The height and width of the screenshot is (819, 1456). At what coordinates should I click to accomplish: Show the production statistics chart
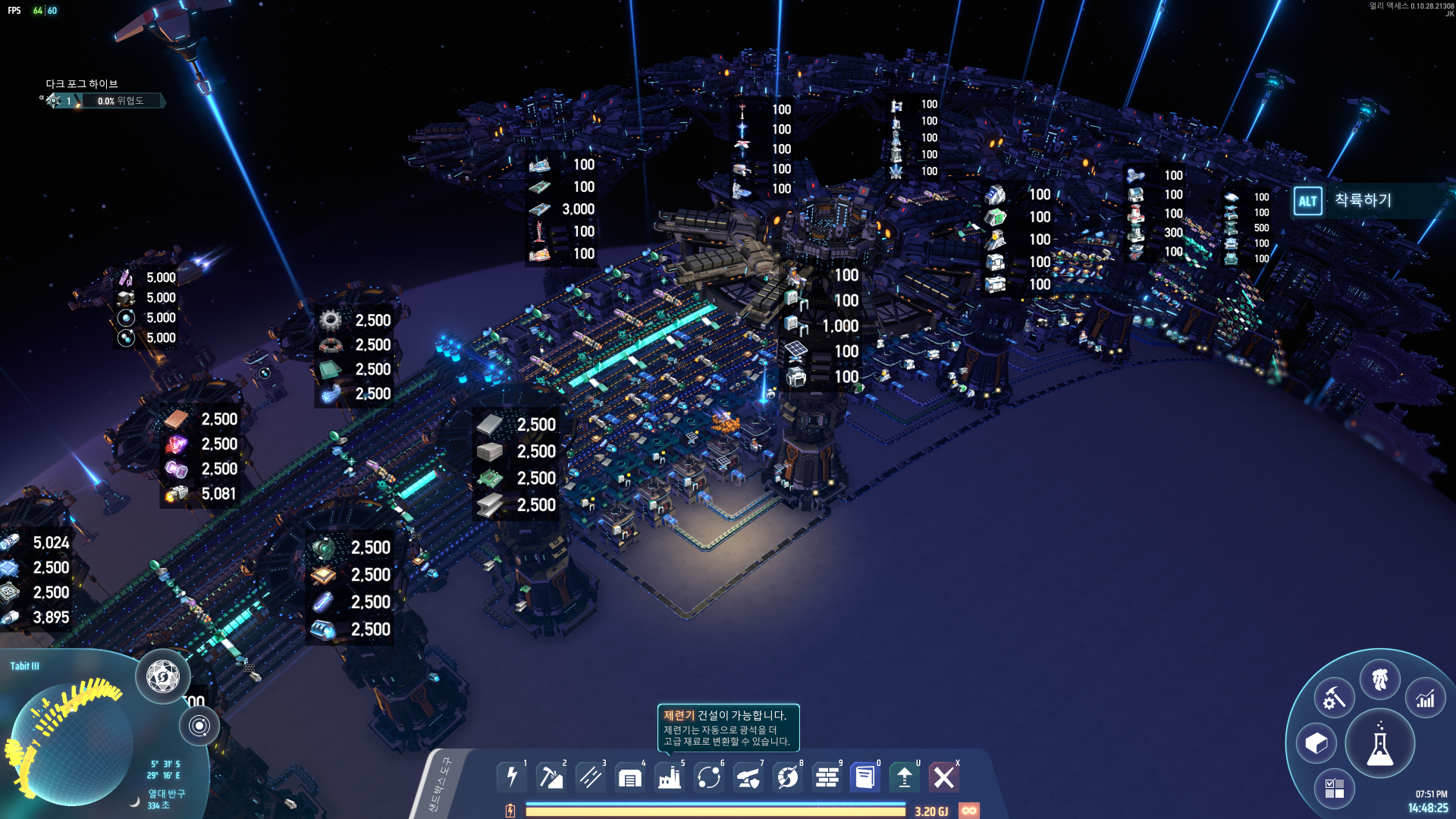[x=1426, y=698]
